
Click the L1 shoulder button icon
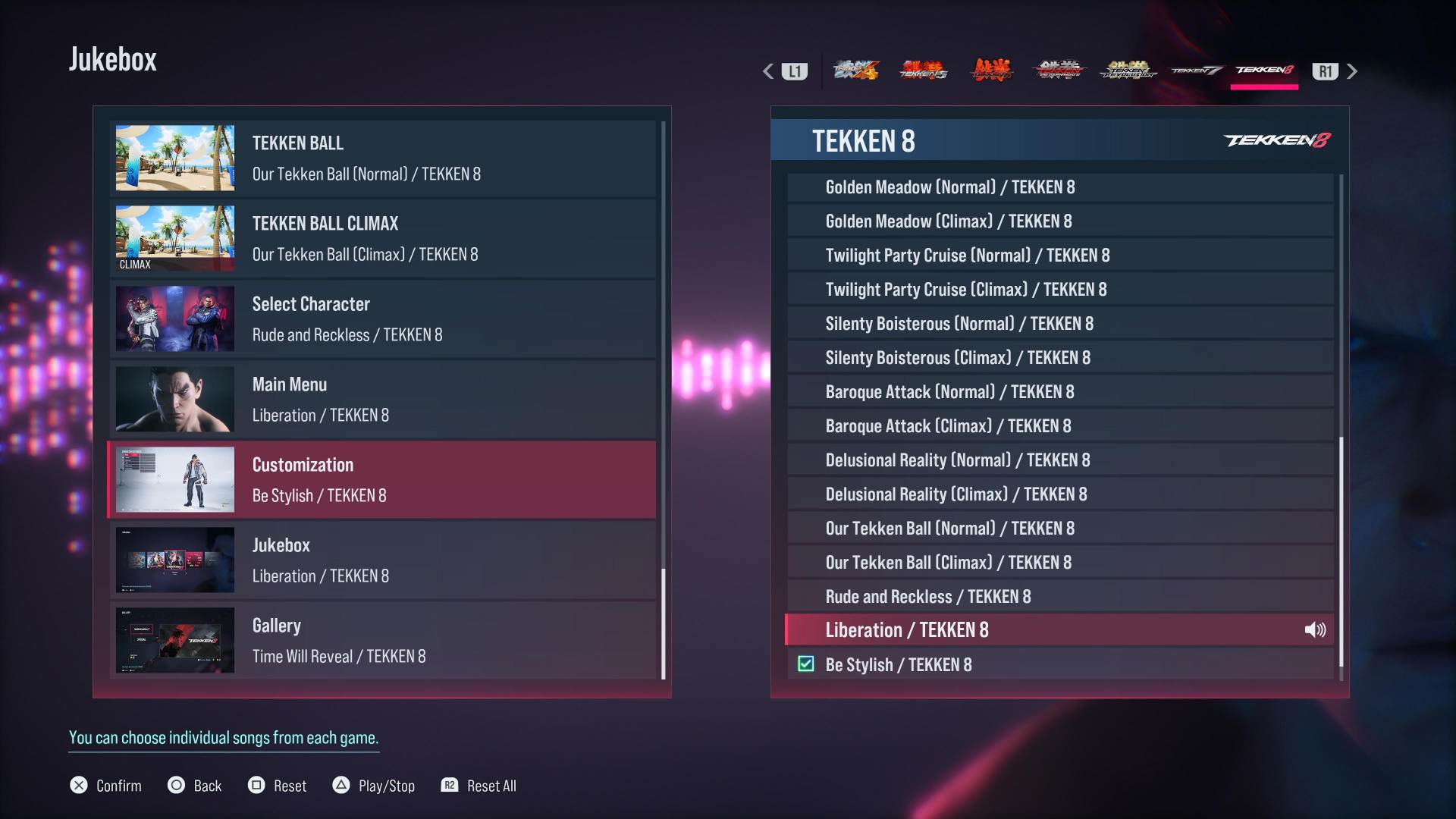(x=793, y=71)
